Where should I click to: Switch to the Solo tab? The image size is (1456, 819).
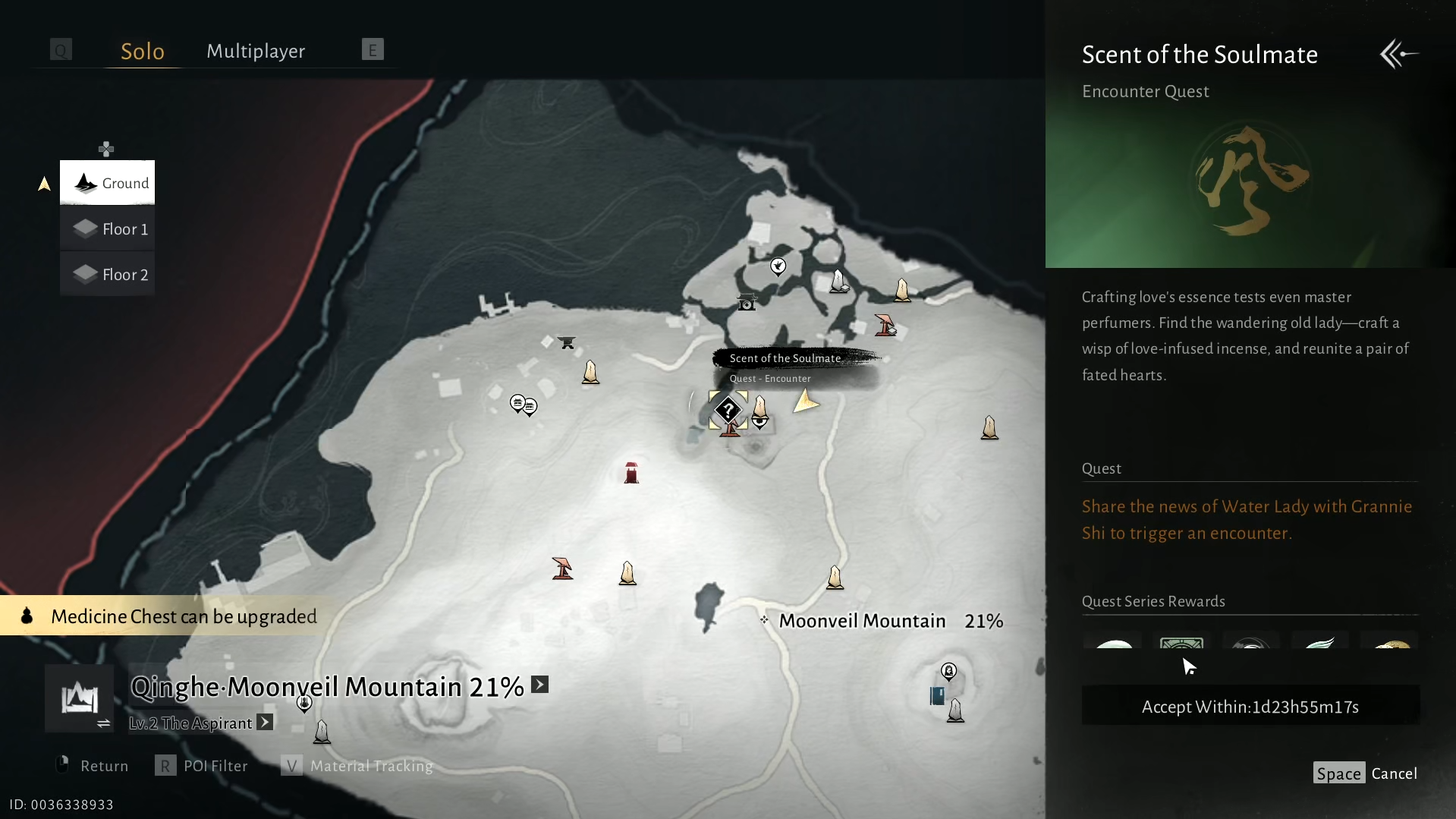click(143, 51)
